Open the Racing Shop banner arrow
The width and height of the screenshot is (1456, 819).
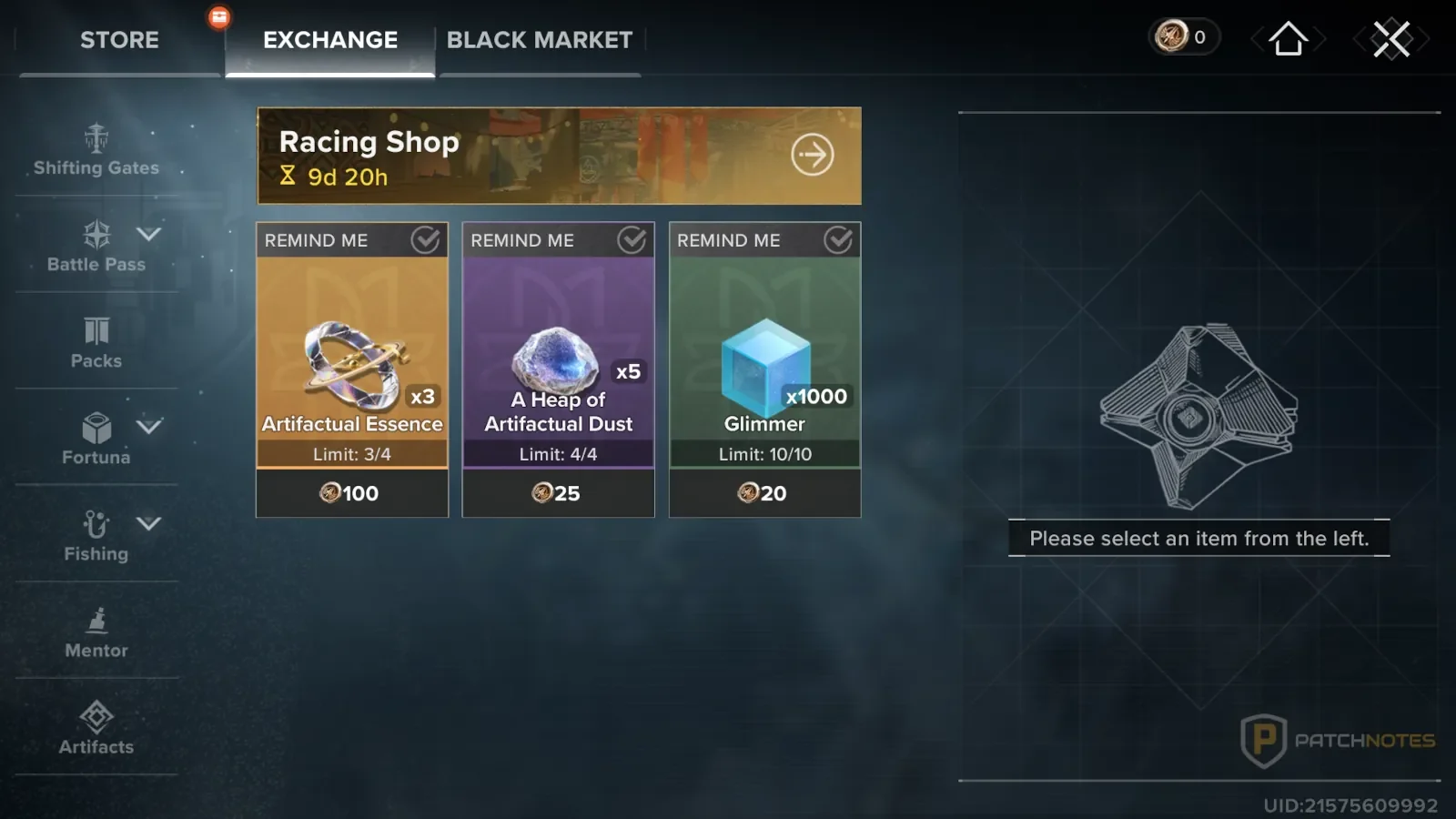812,155
